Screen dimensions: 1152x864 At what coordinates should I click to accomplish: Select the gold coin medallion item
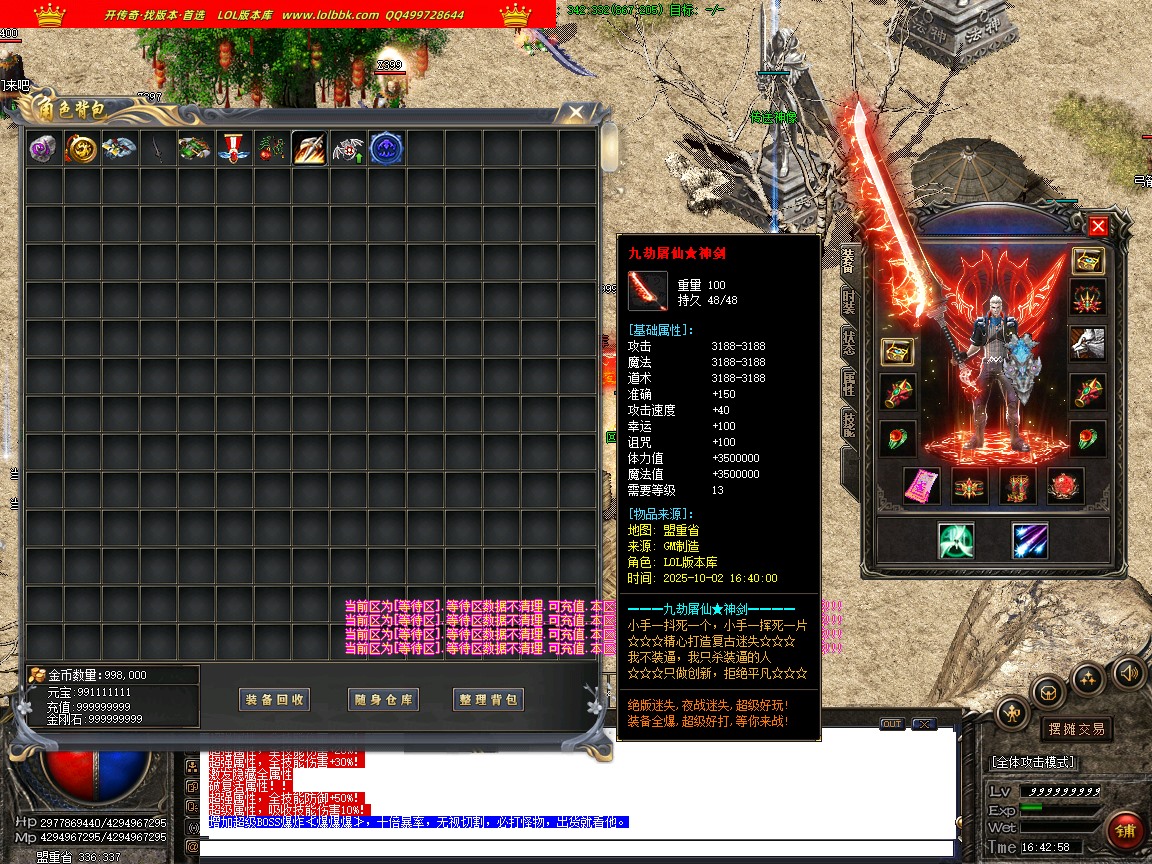[82, 149]
